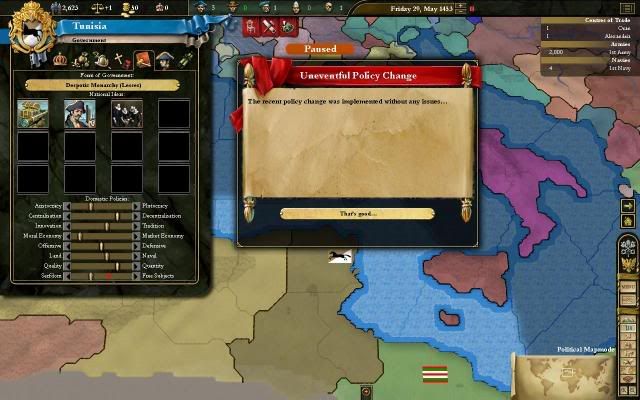Dismiss the event with "That's good..."
The height and width of the screenshot is (400, 640).
coord(357,213)
